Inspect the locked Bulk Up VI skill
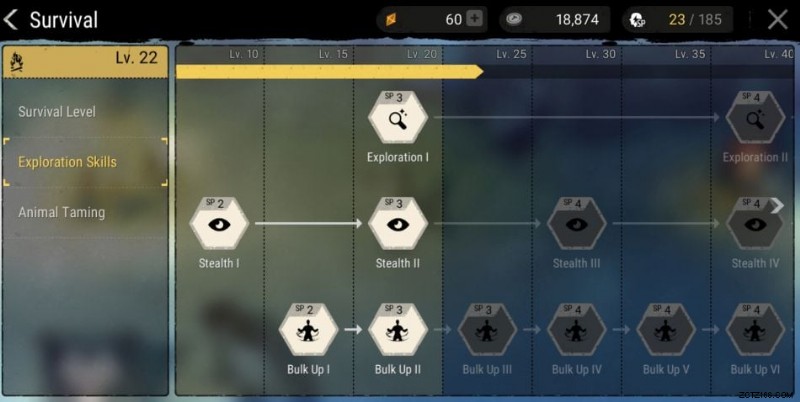This screenshot has height=402, width=800. pos(755,331)
